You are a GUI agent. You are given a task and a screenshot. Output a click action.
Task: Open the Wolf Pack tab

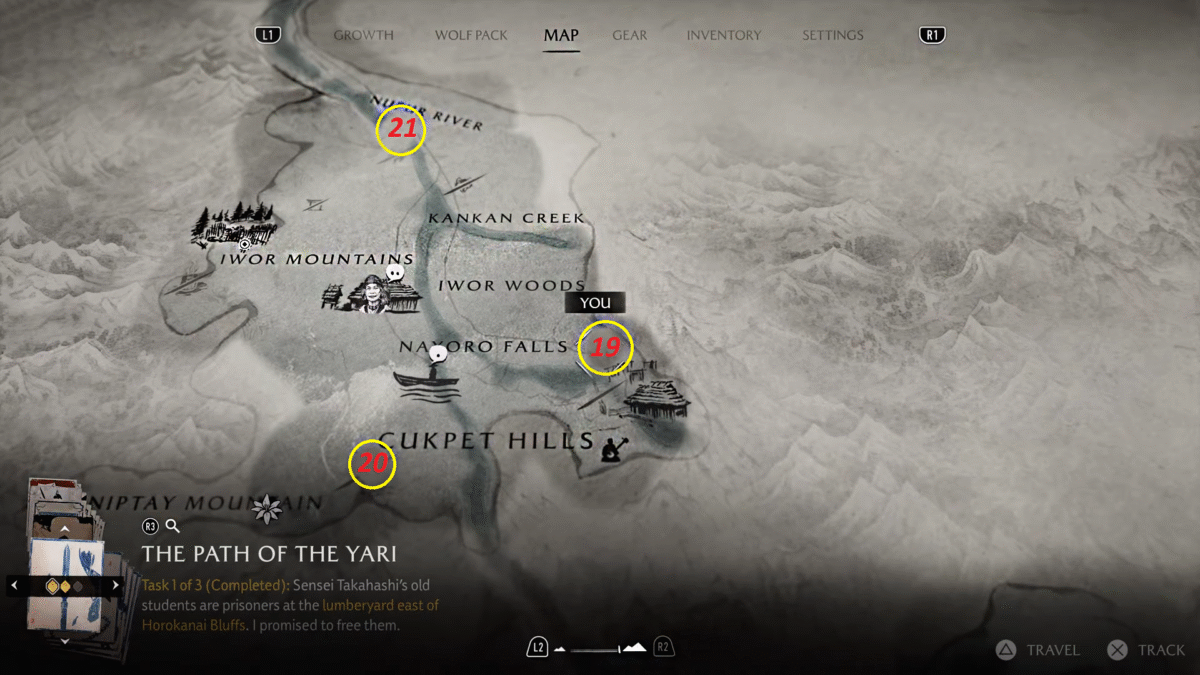(x=471, y=35)
